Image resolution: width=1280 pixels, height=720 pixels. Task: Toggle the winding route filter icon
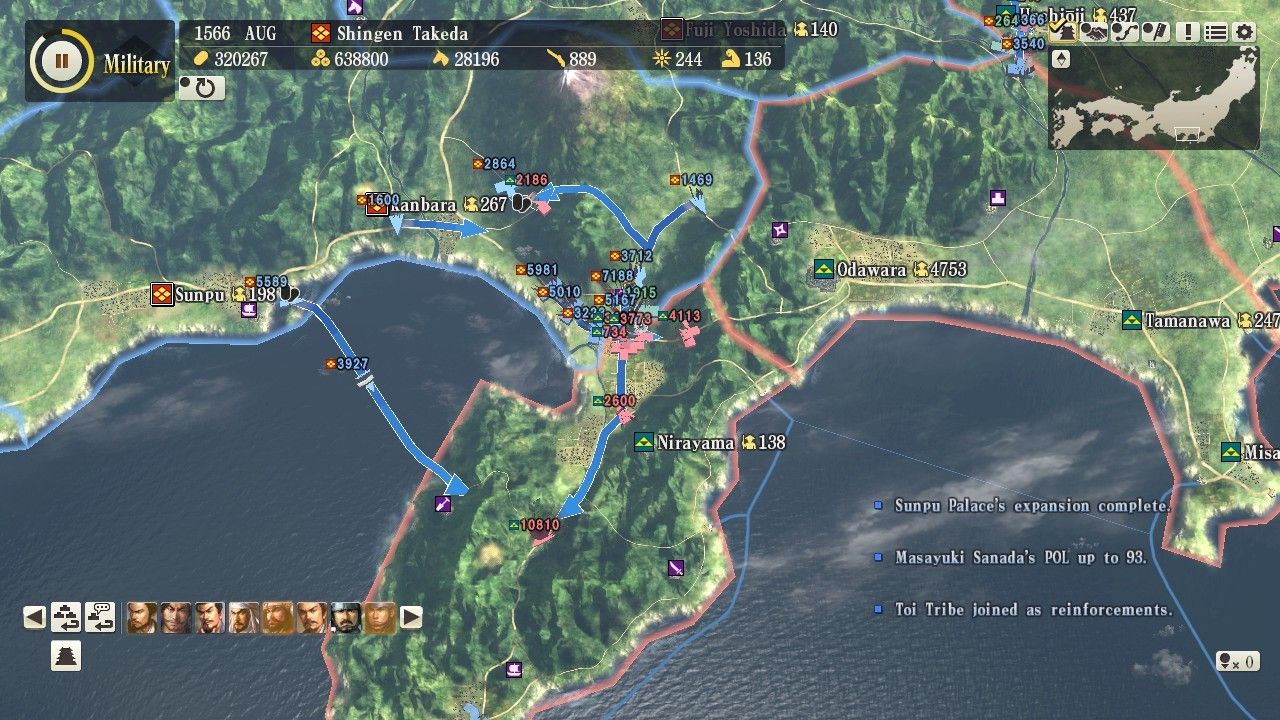pos(1125,32)
